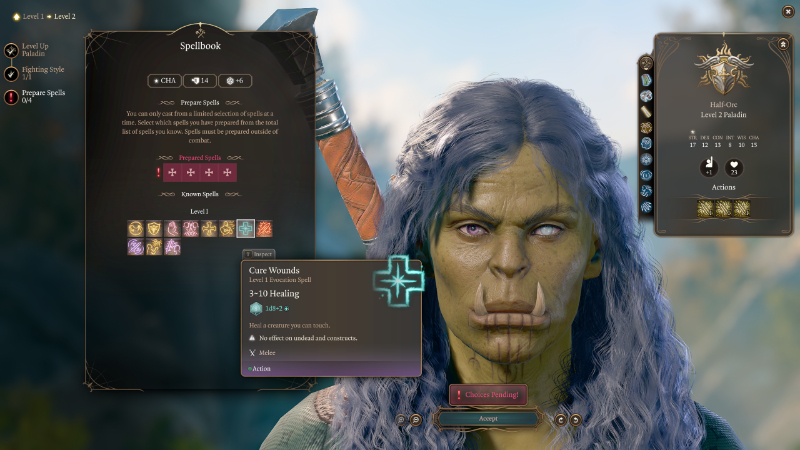Rotate character left with arrow button
The width and height of the screenshot is (800, 450).
coord(559,419)
